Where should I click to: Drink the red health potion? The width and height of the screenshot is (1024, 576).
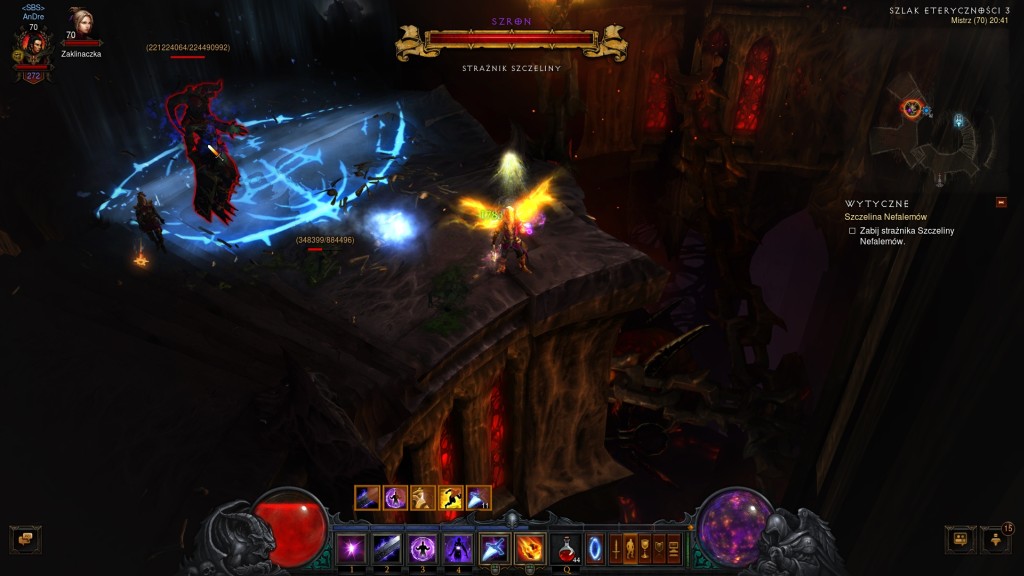568,548
